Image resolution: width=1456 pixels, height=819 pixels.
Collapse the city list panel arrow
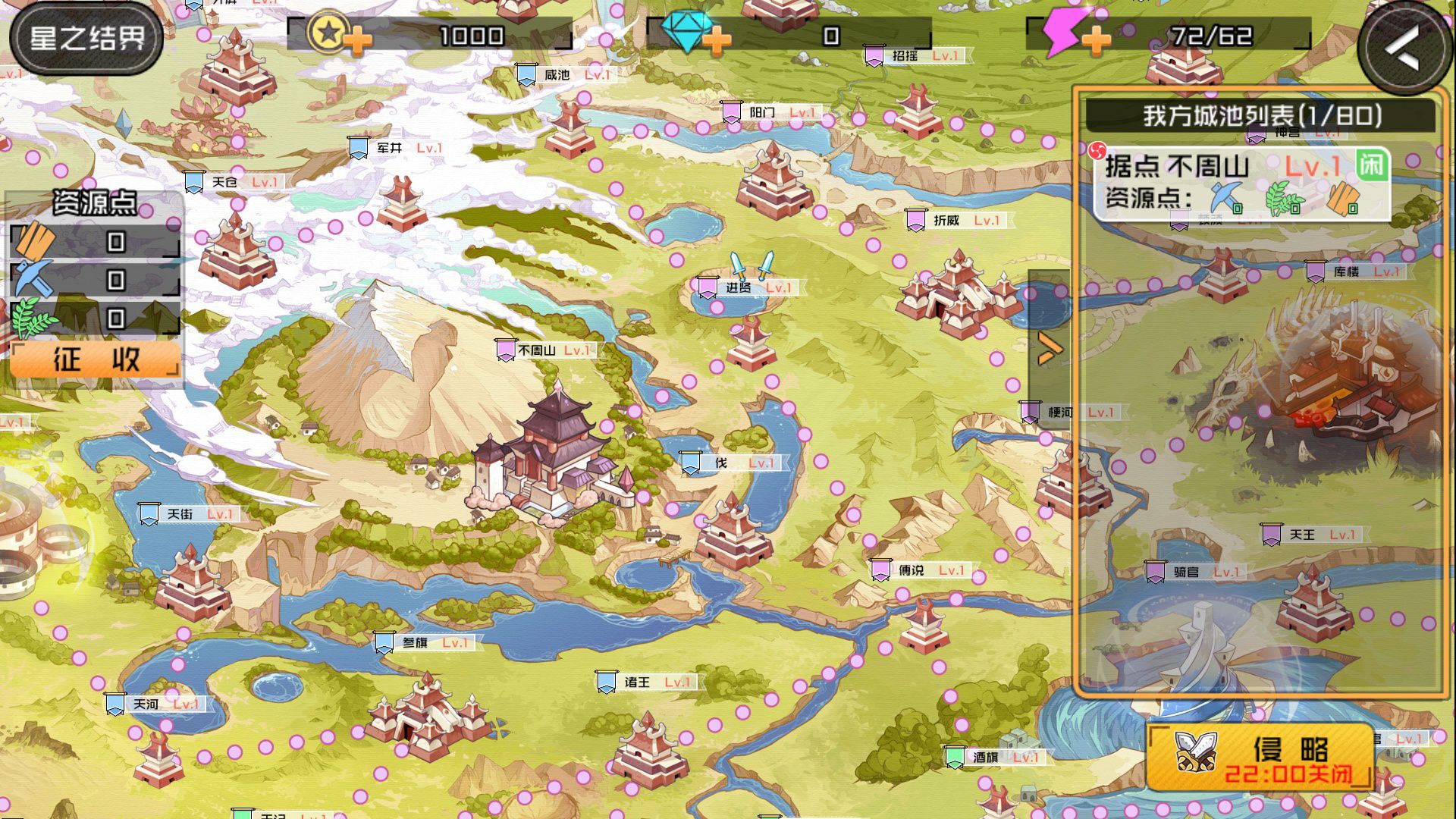[1050, 348]
